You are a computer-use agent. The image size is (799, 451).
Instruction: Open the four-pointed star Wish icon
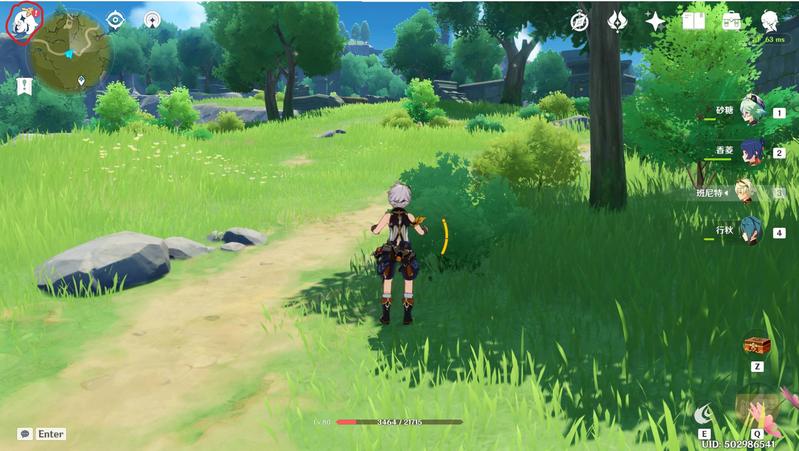pos(655,21)
